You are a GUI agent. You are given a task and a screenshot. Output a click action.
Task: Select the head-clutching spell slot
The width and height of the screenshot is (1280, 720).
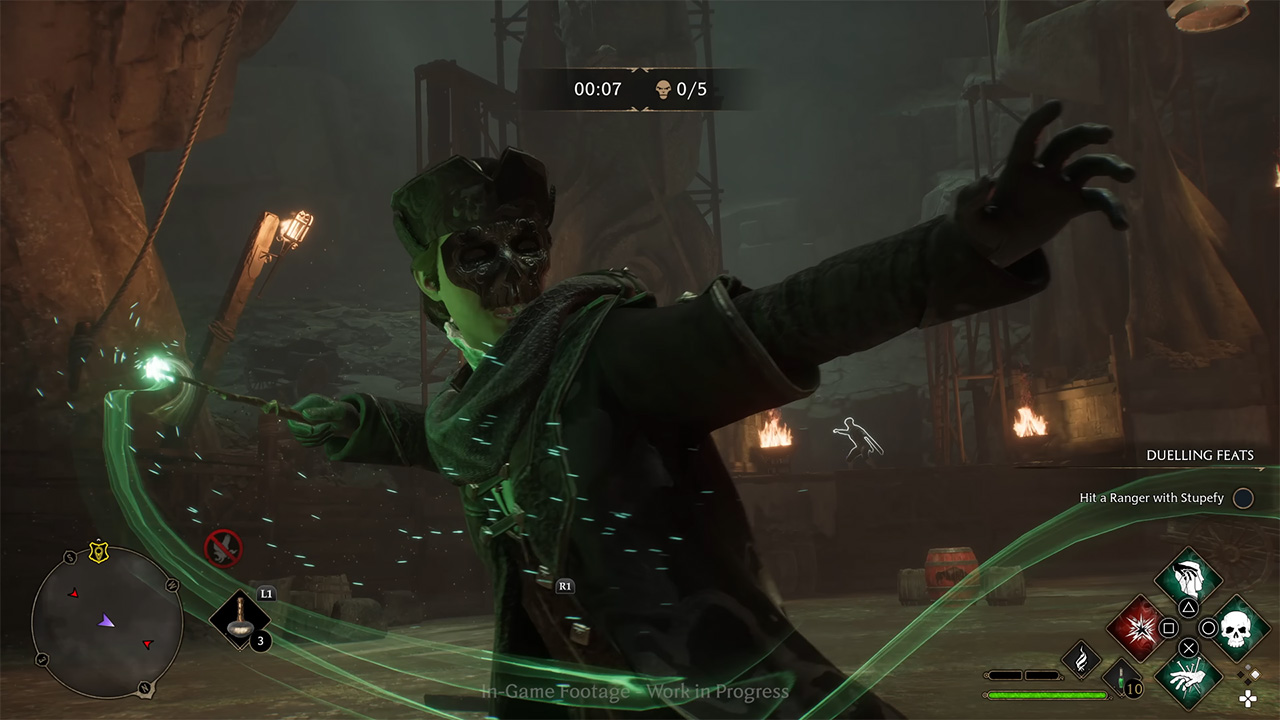1188,578
